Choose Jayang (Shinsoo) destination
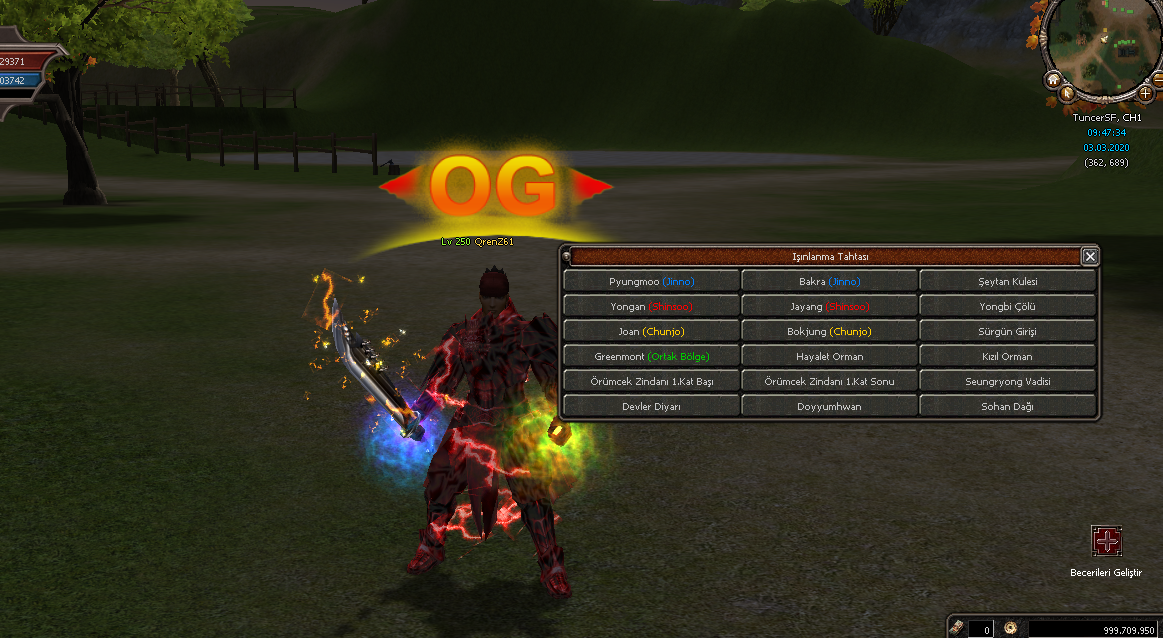Screen dimensions: 1163x638 point(829,306)
